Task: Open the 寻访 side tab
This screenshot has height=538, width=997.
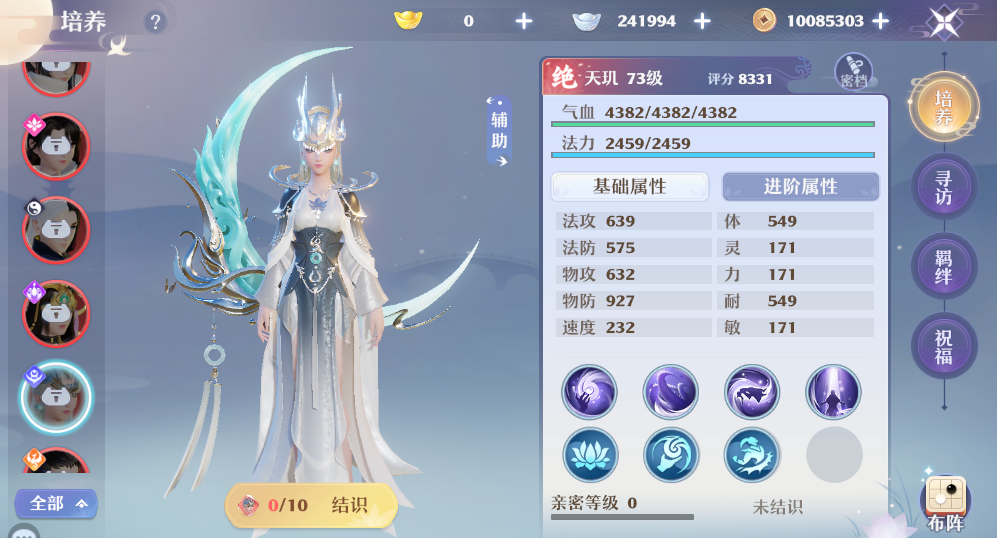Action: pos(943,187)
